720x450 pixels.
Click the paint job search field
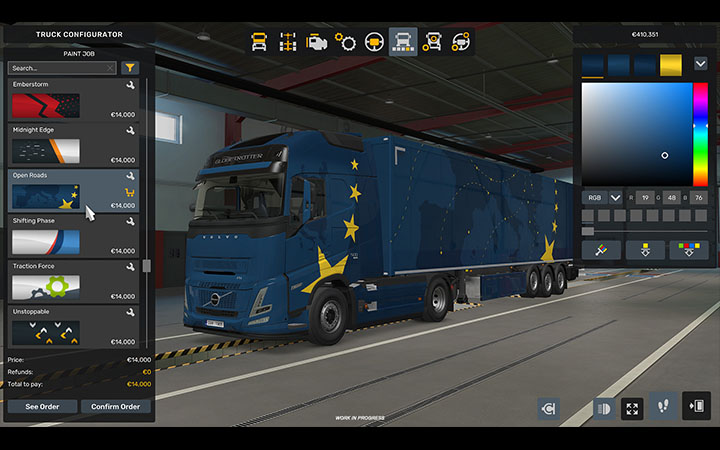click(x=60, y=68)
